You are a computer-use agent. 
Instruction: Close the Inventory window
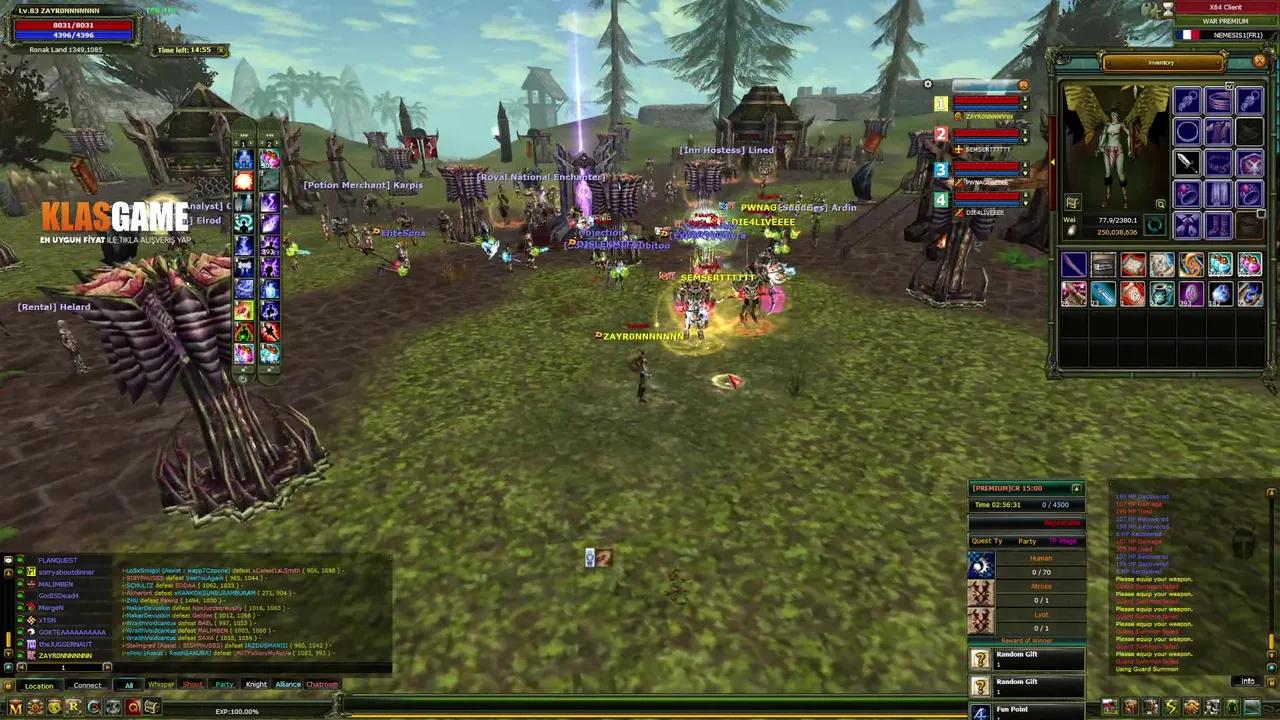(1259, 62)
